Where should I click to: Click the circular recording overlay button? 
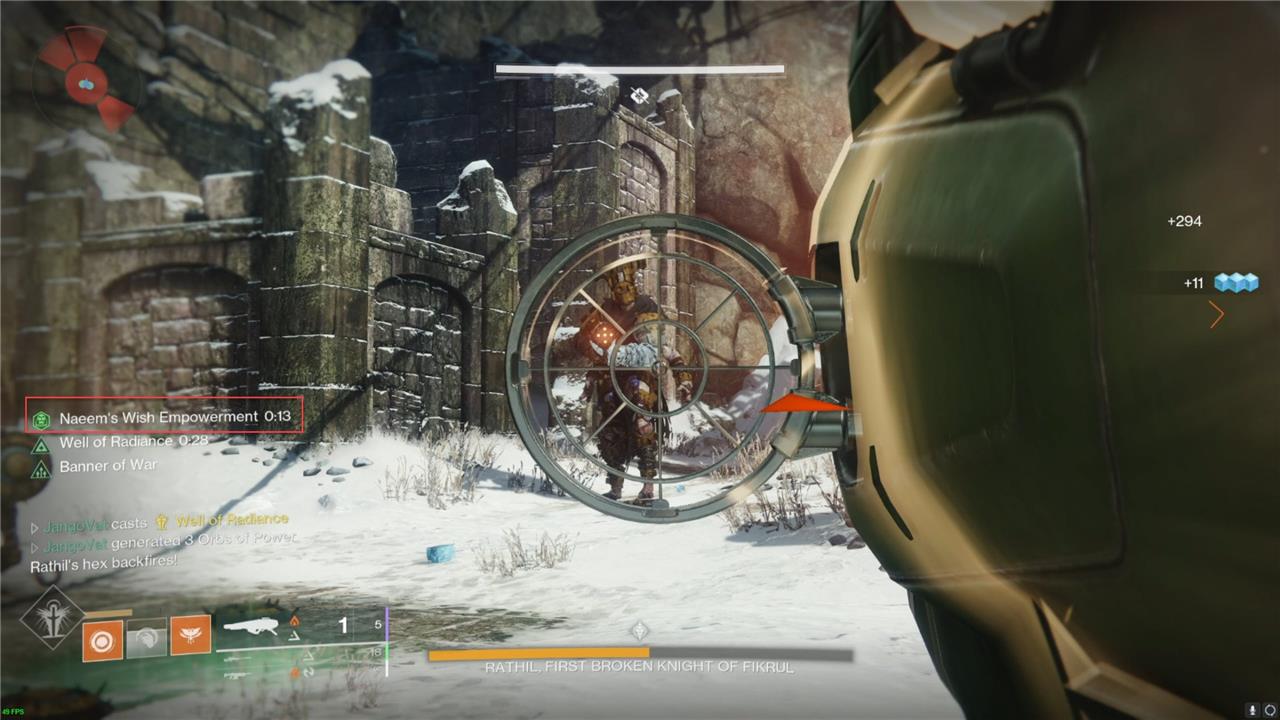pos(1269,709)
